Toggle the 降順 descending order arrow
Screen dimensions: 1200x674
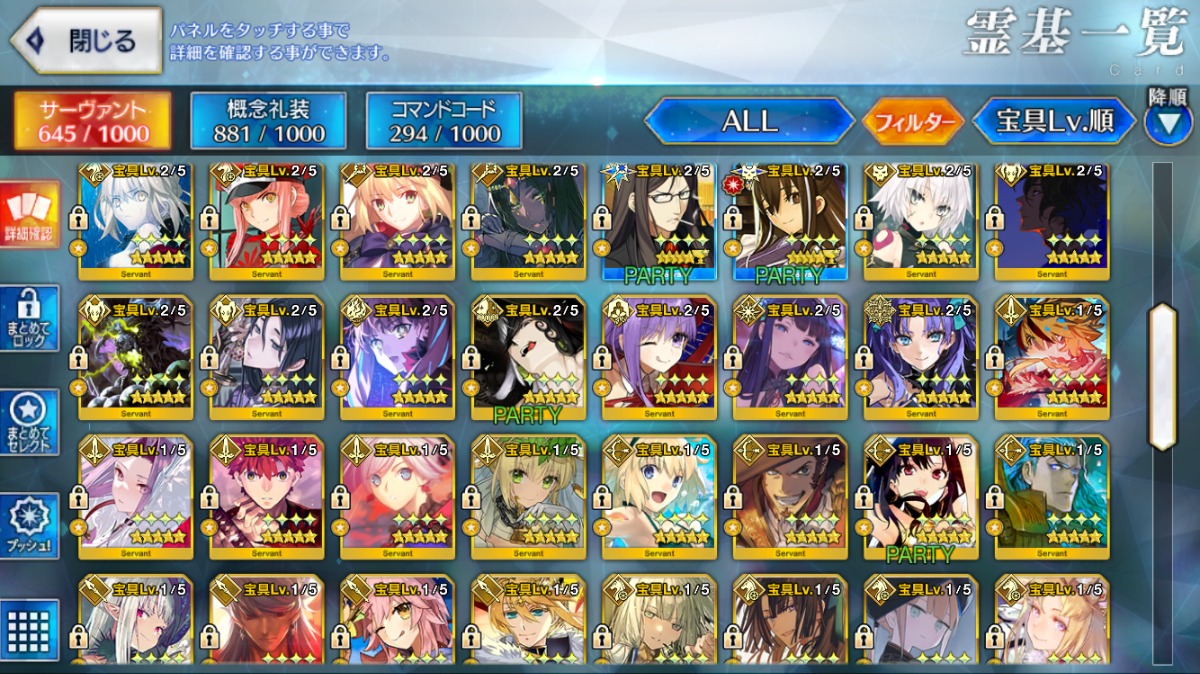click(1167, 122)
